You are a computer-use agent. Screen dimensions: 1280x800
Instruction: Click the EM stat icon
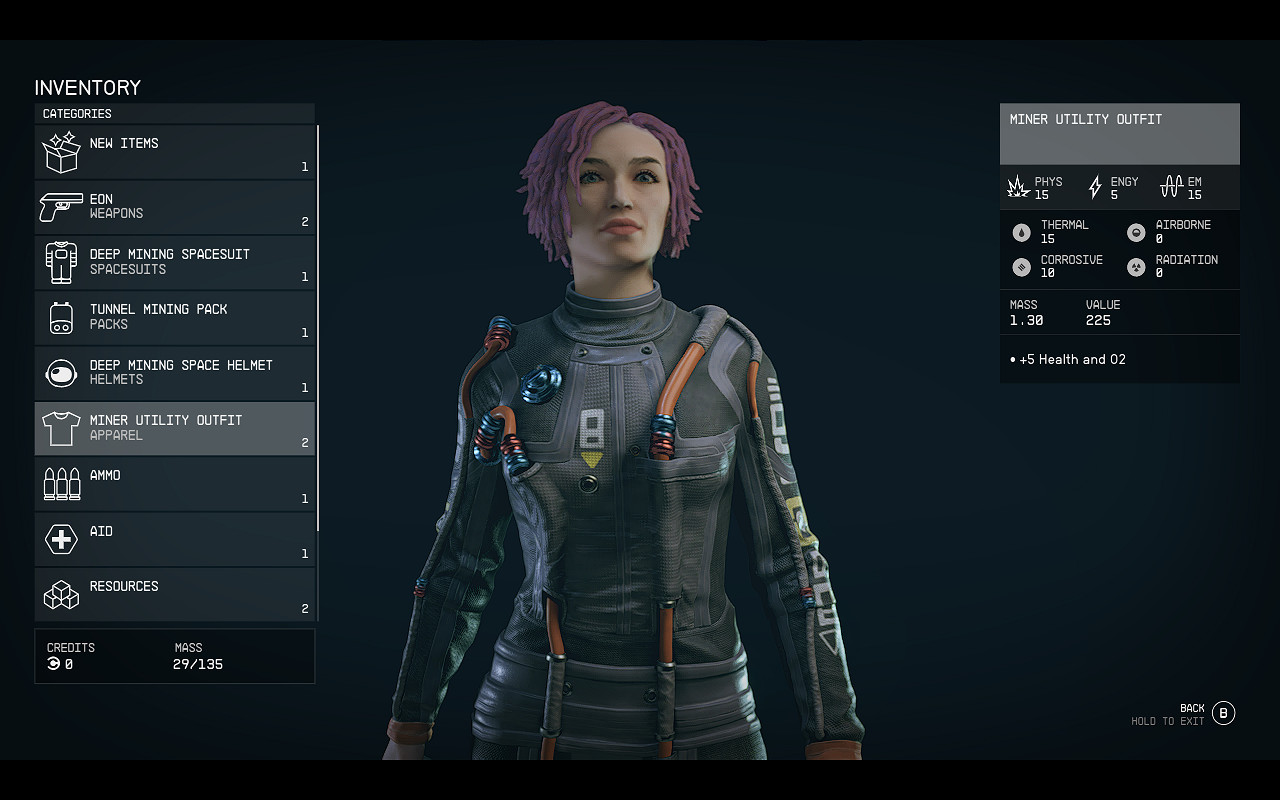[1170, 186]
